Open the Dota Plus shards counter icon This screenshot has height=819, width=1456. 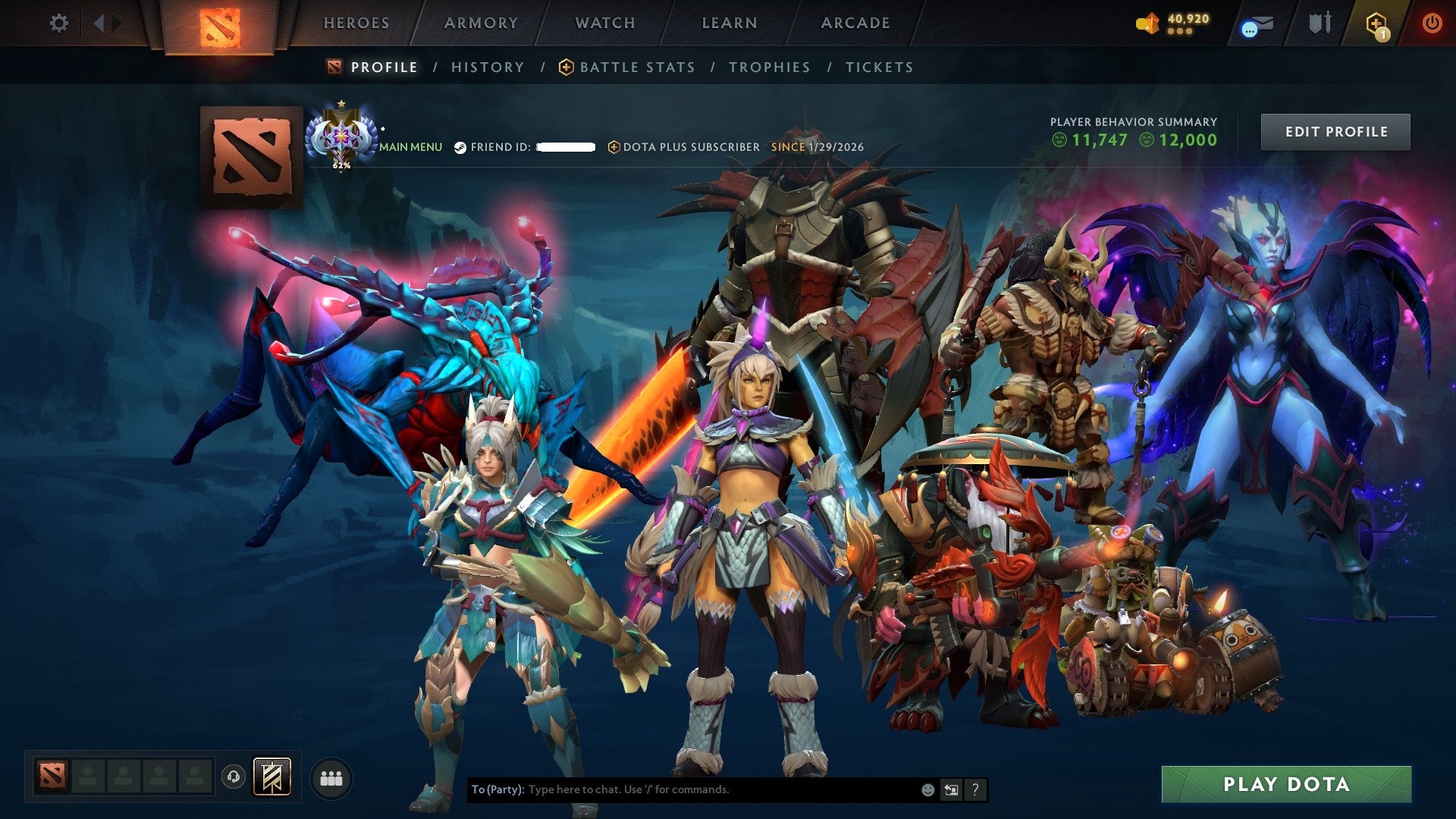point(1147,24)
